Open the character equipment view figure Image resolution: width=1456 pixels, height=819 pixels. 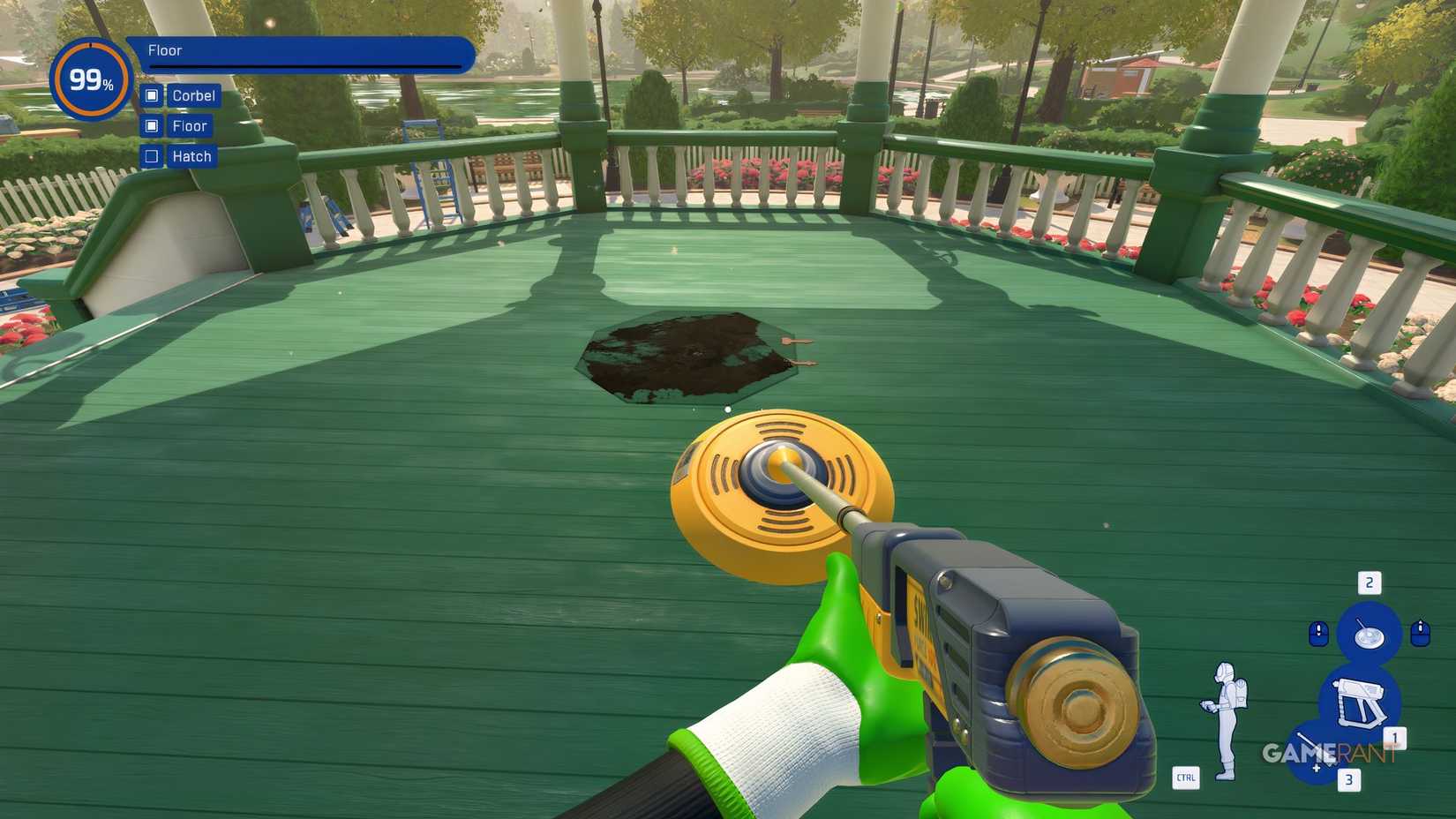(1227, 717)
